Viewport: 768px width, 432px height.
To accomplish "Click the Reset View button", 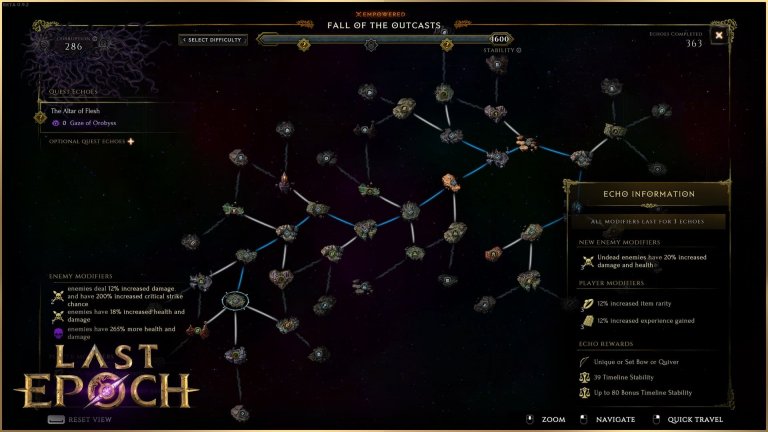I will click(x=80, y=419).
